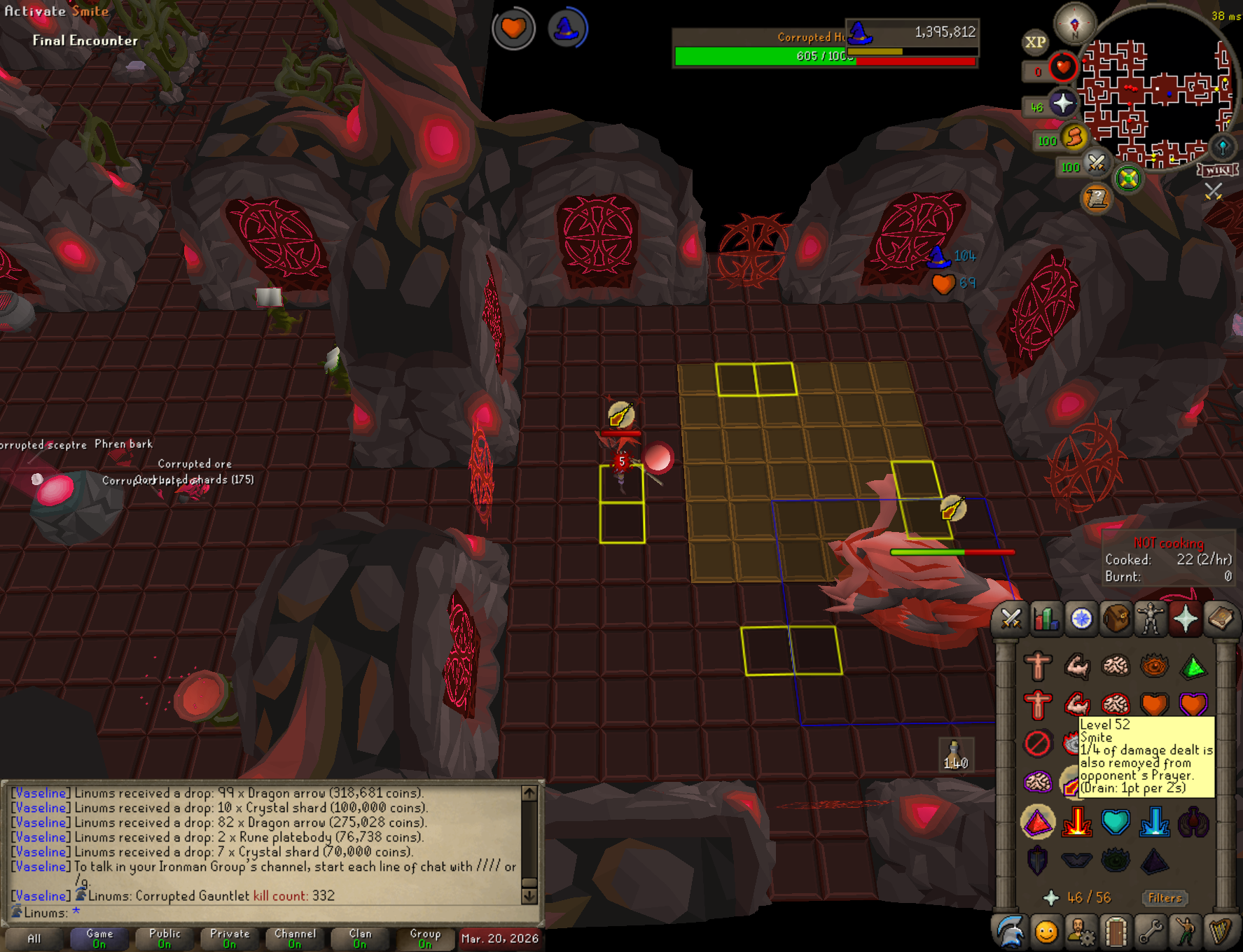1243x952 pixels.
Task: Show the Worn Equipment tab
Action: 1151,619
